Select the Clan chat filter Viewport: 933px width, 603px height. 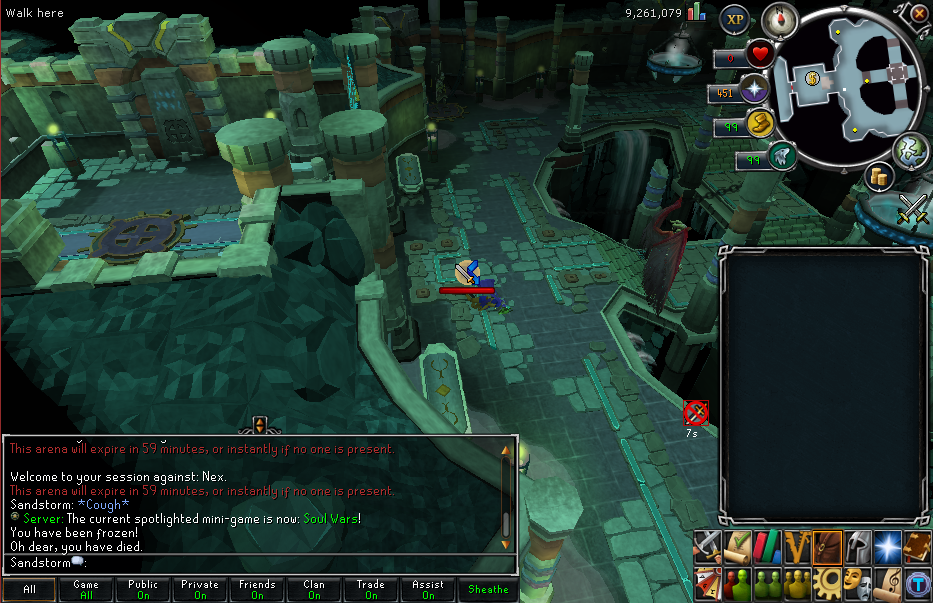click(314, 589)
